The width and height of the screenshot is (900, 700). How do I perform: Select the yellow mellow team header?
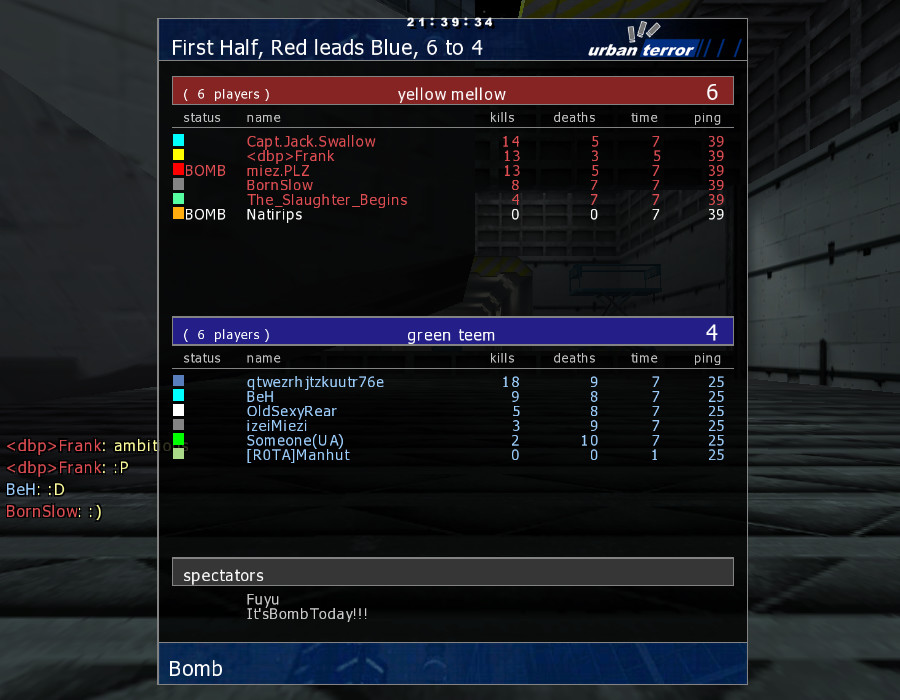pos(452,92)
